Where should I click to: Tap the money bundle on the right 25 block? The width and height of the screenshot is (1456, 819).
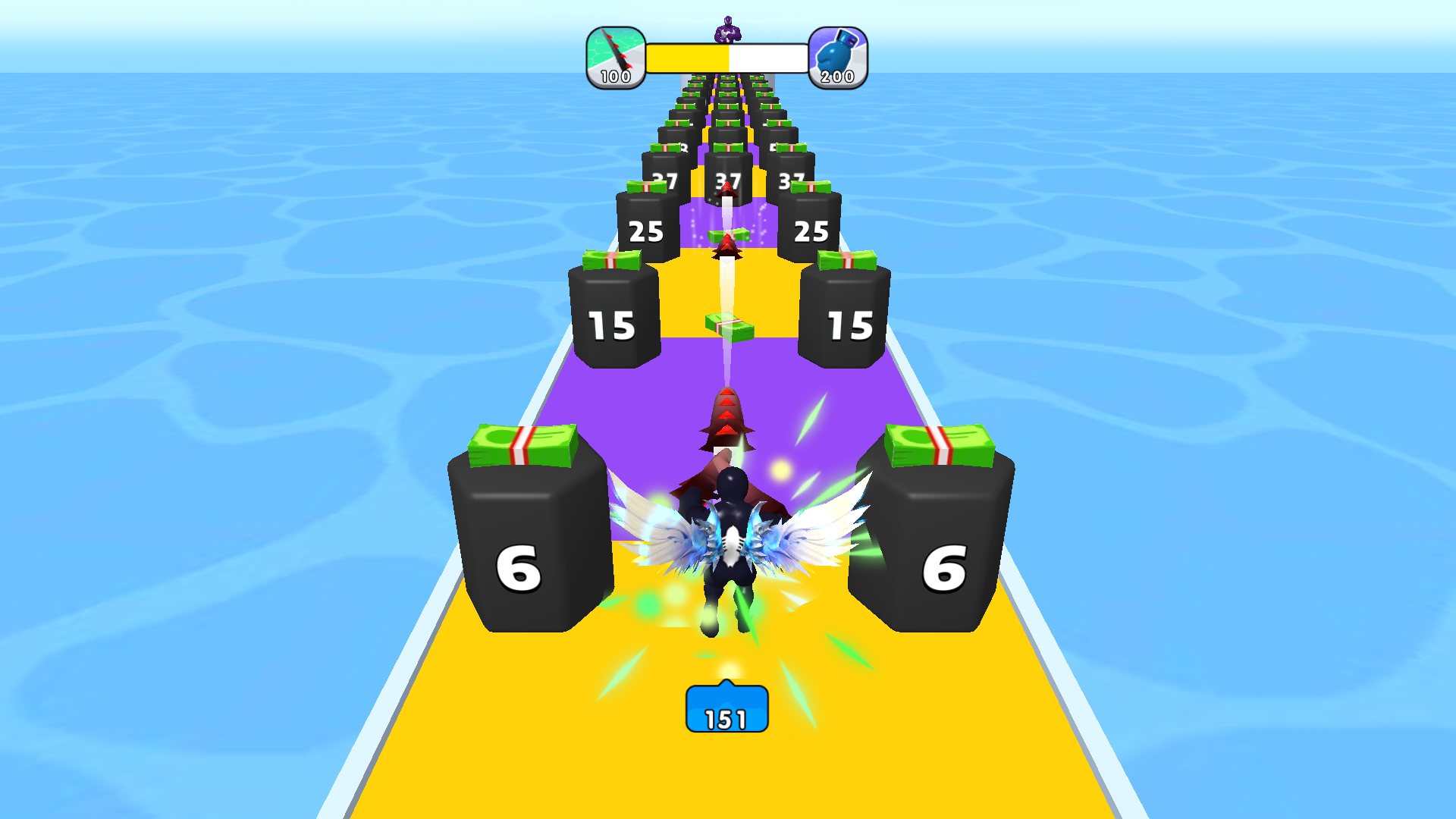pyautogui.click(x=813, y=187)
